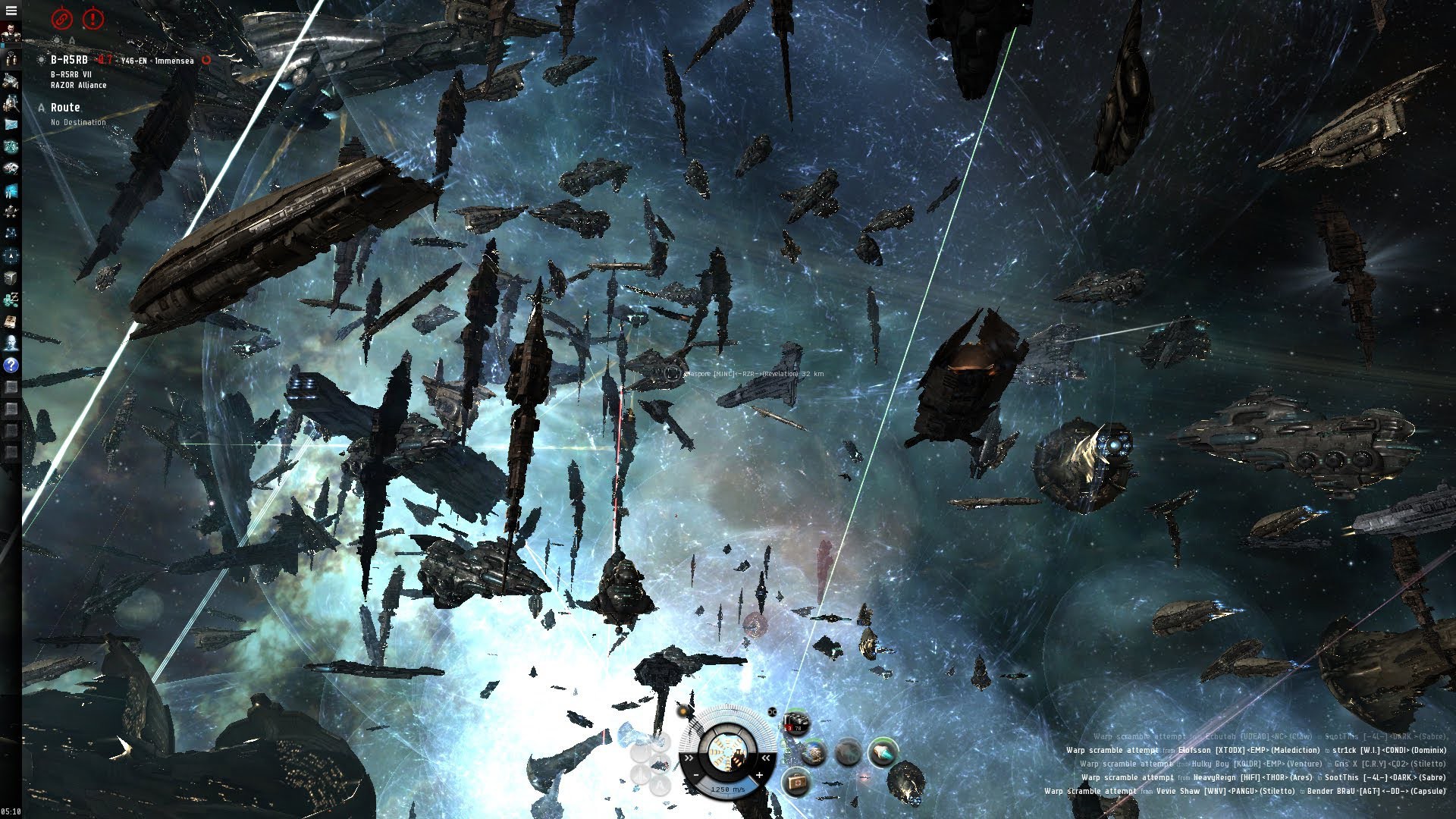Open the Neocom hamburger menu
Image resolution: width=1456 pixels, height=819 pixels.
(x=11, y=11)
